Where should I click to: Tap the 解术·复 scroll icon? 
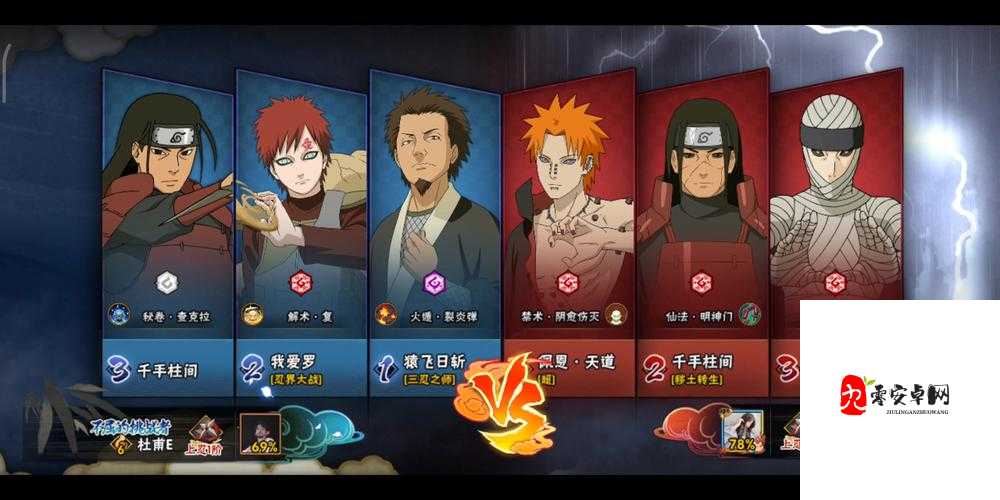tap(254, 314)
